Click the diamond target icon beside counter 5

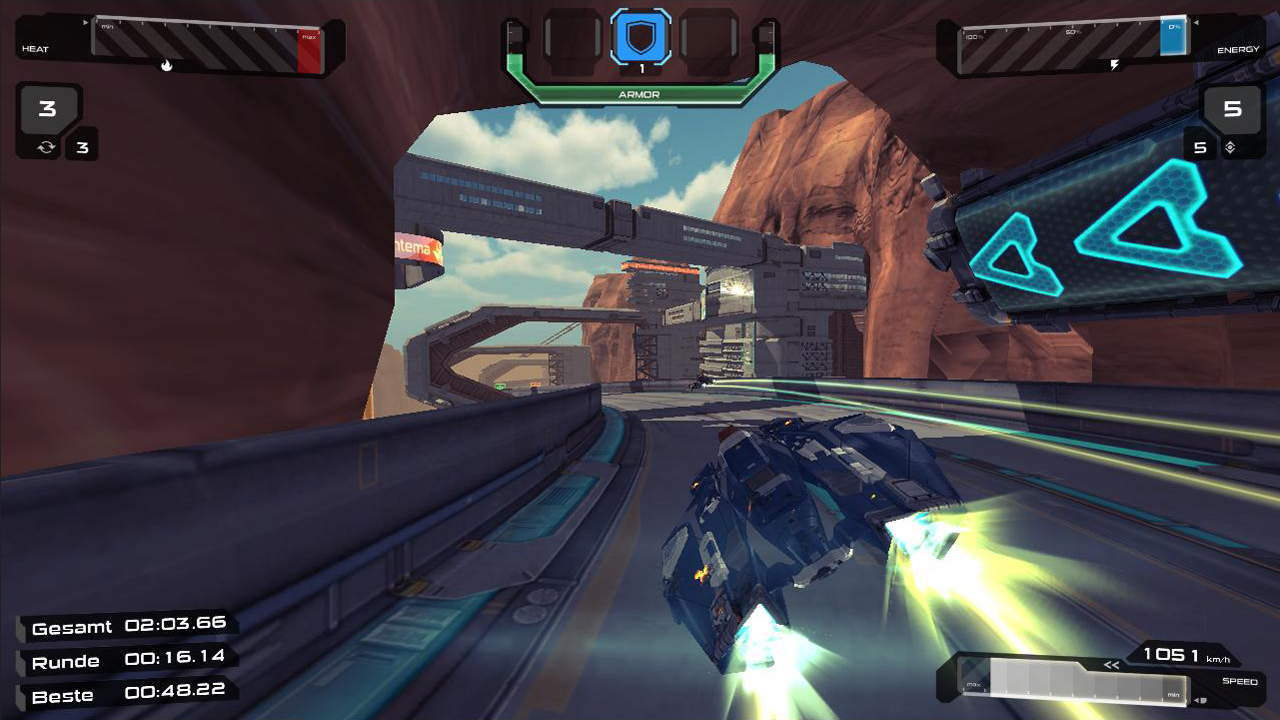(1232, 146)
